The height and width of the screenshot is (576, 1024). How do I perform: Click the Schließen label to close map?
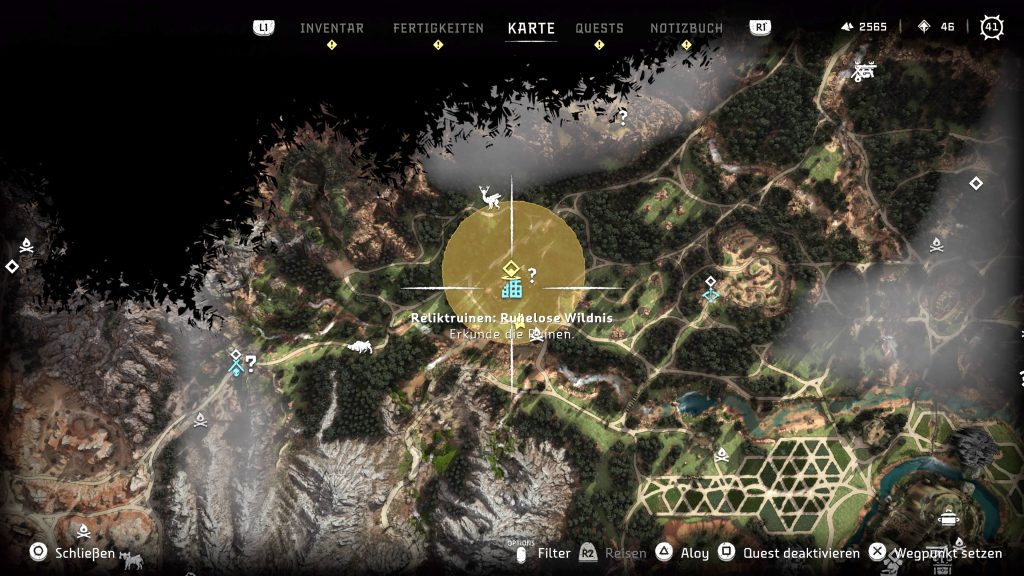click(83, 552)
